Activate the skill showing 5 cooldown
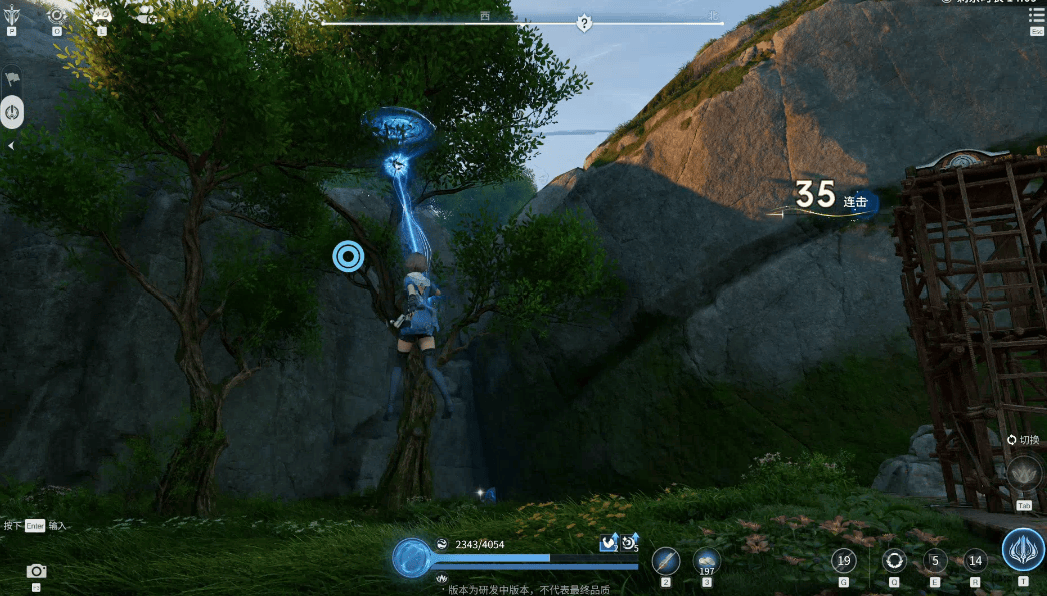Image resolution: width=1047 pixels, height=596 pixels. [x=934, y=561]
